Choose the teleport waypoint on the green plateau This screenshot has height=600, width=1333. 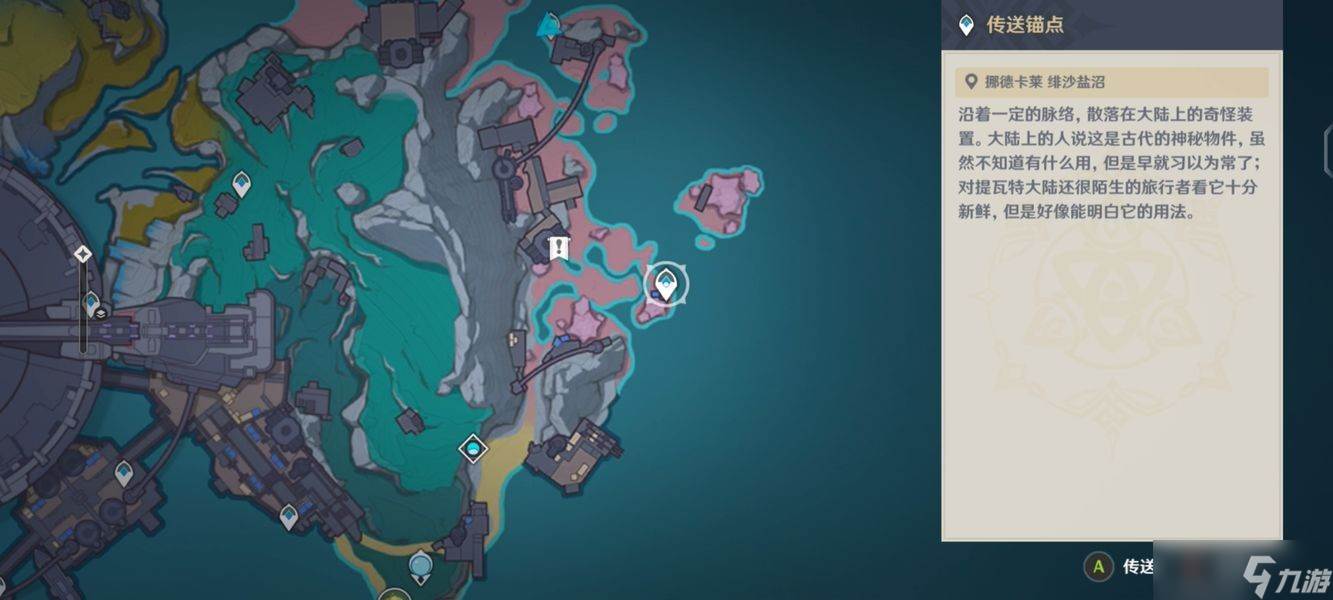tap(241, 184)
